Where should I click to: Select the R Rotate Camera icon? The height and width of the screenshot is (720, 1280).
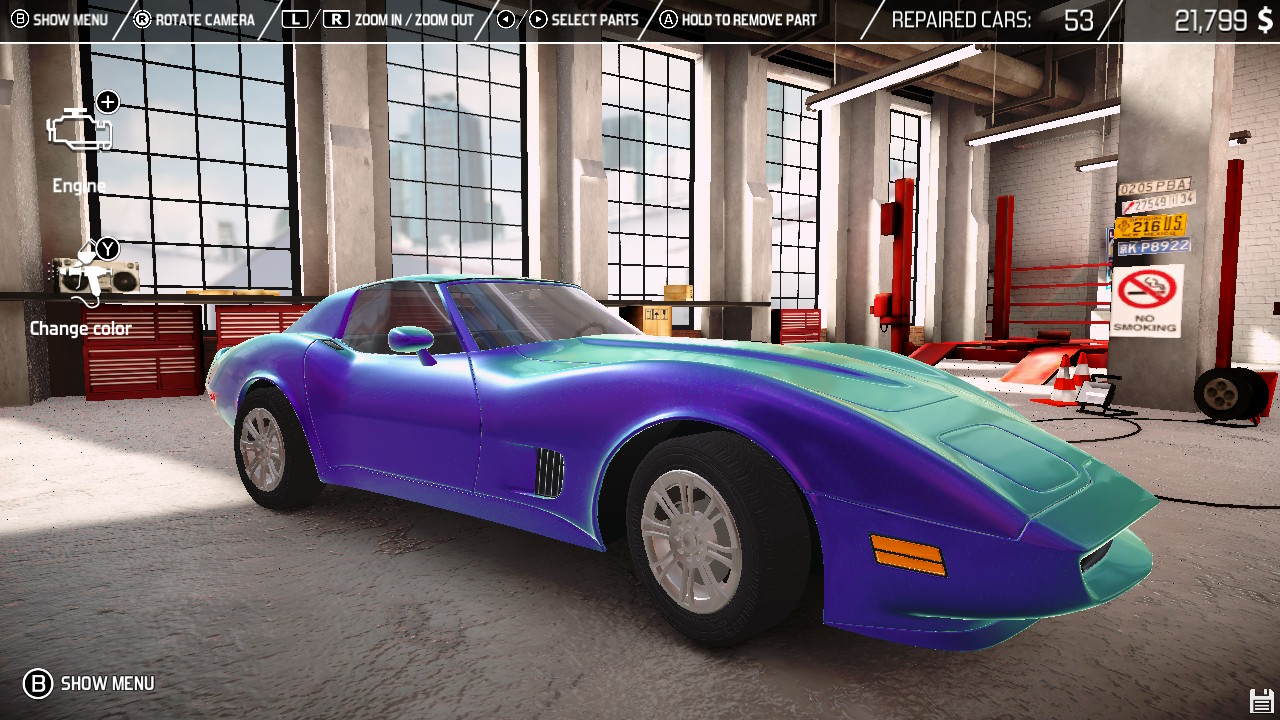(x=143, y=17)
